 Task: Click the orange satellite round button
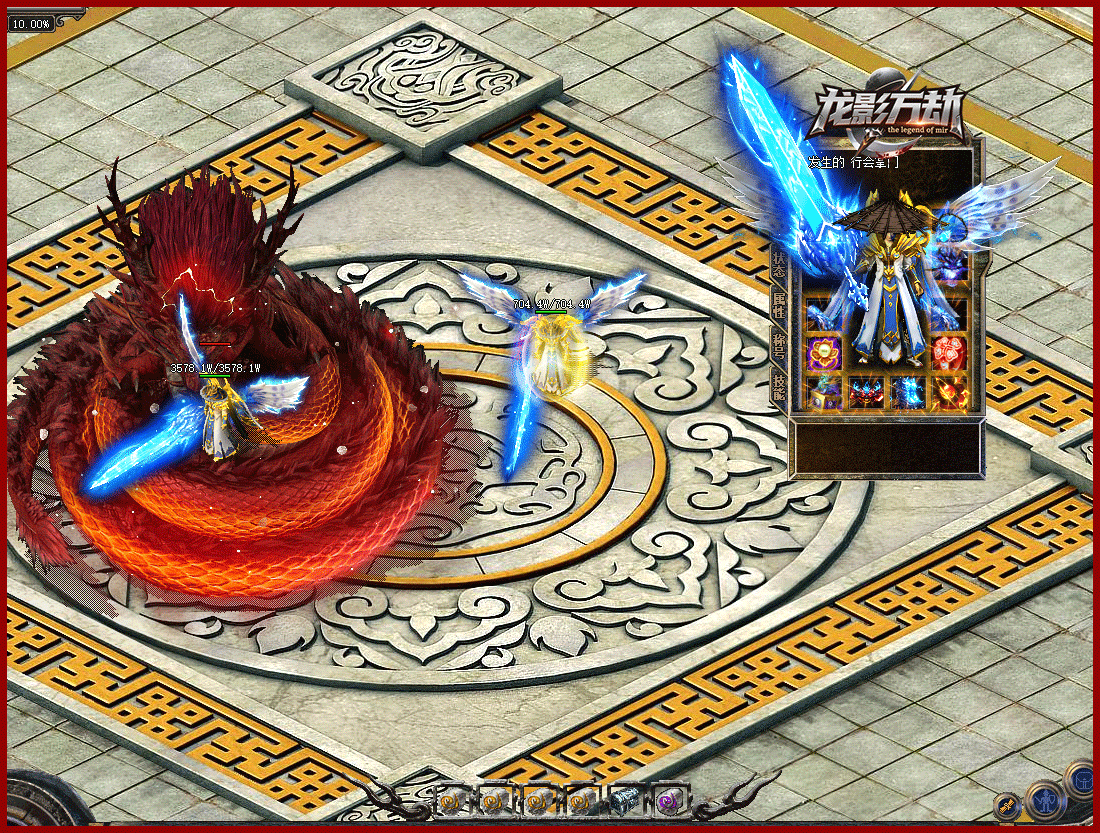[x=1007, y=805]
